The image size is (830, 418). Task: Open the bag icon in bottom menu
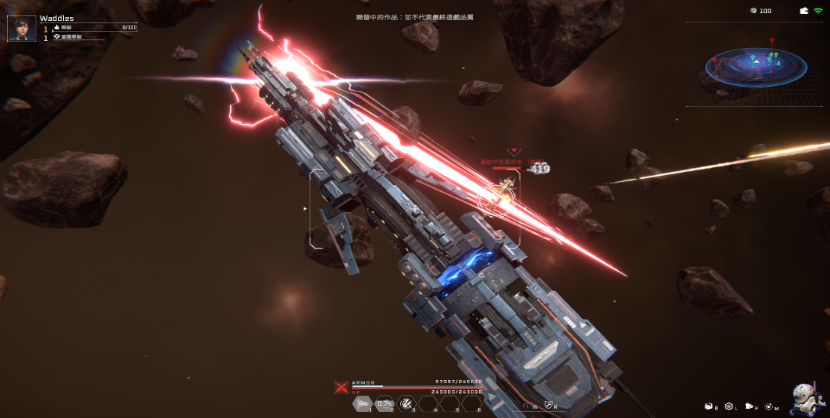click(x=709, y=405)
